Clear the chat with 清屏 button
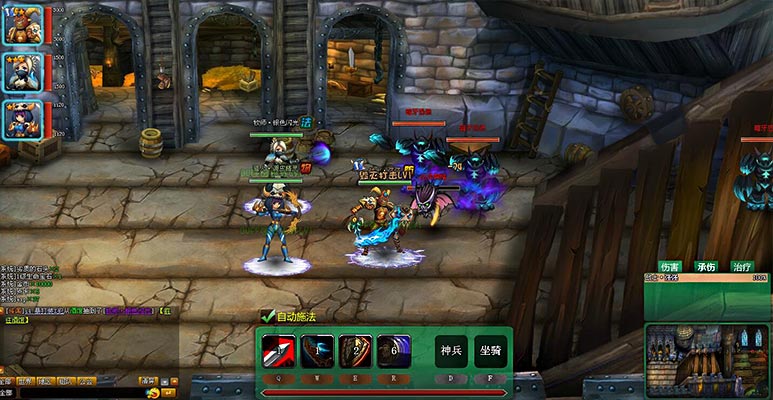This screenshot has width=773, height=400. 149,380
